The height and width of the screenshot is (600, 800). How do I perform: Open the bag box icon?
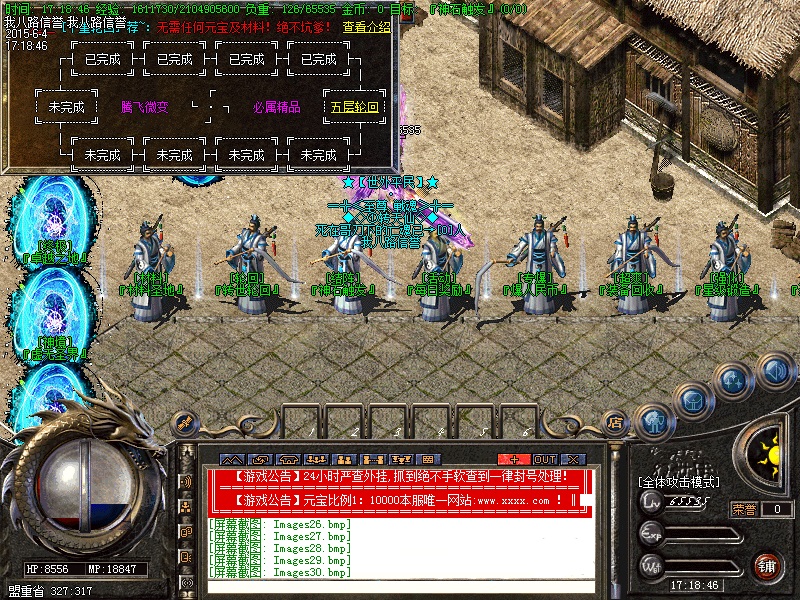click(691, 401)
